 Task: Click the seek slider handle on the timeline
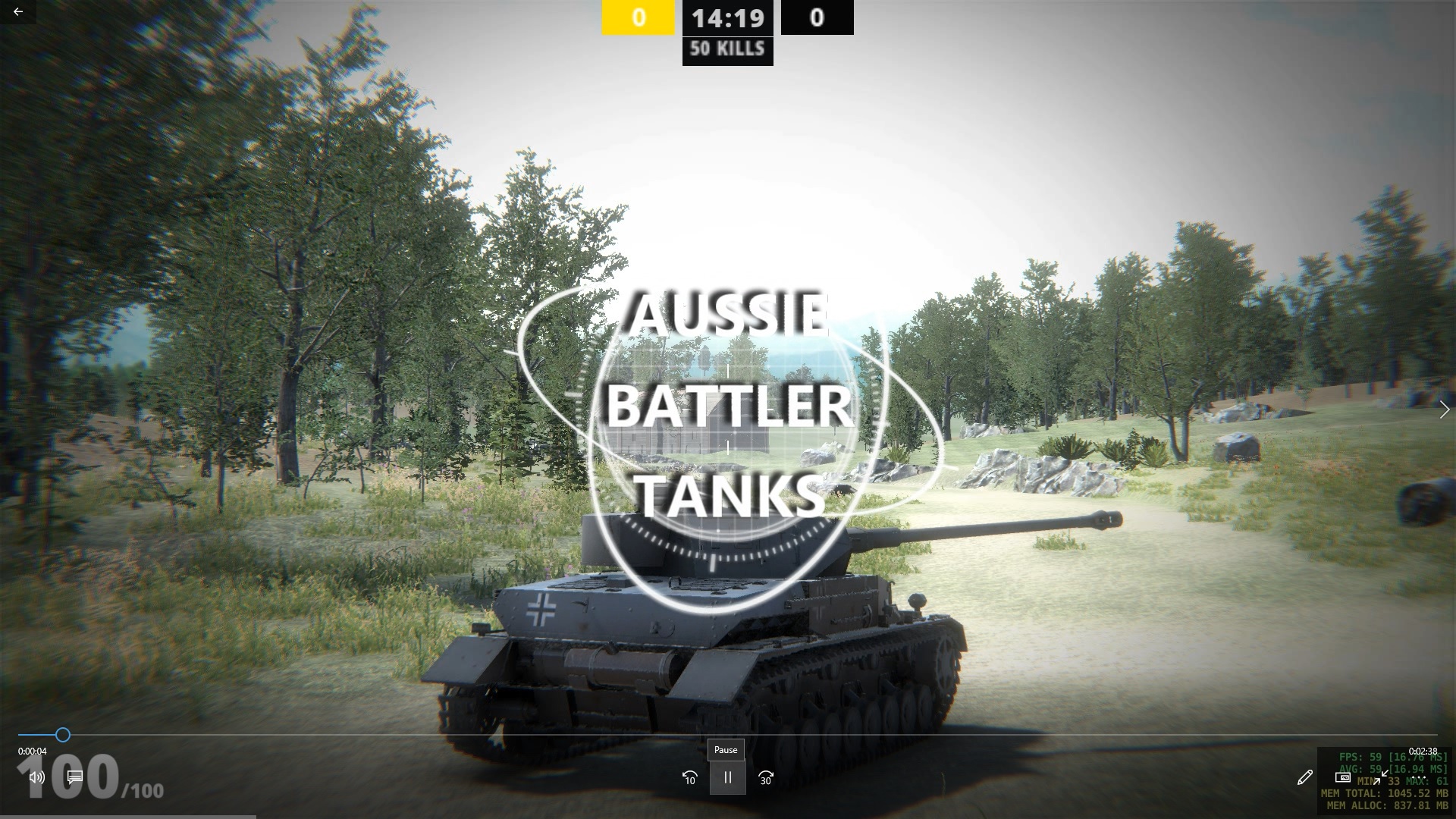pyautogui.click(x=62, y=735)
